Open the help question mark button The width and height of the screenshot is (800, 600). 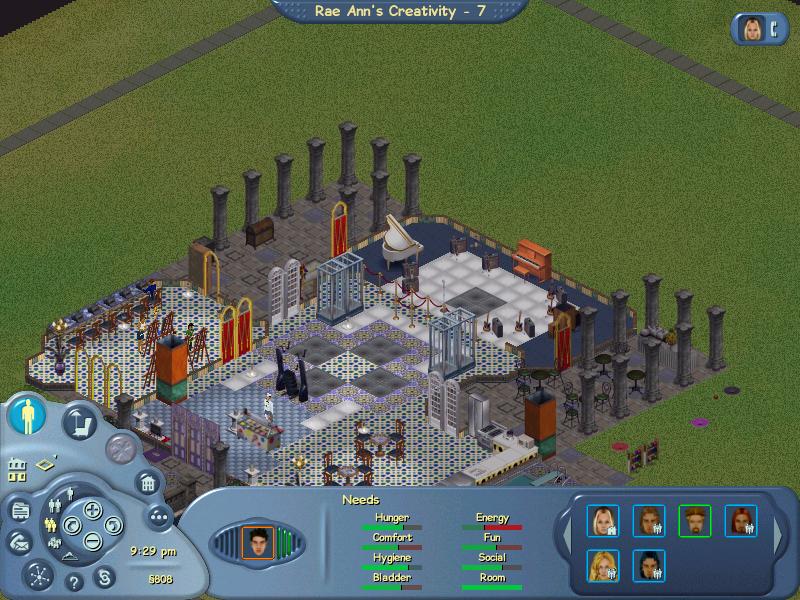[73, 581]
